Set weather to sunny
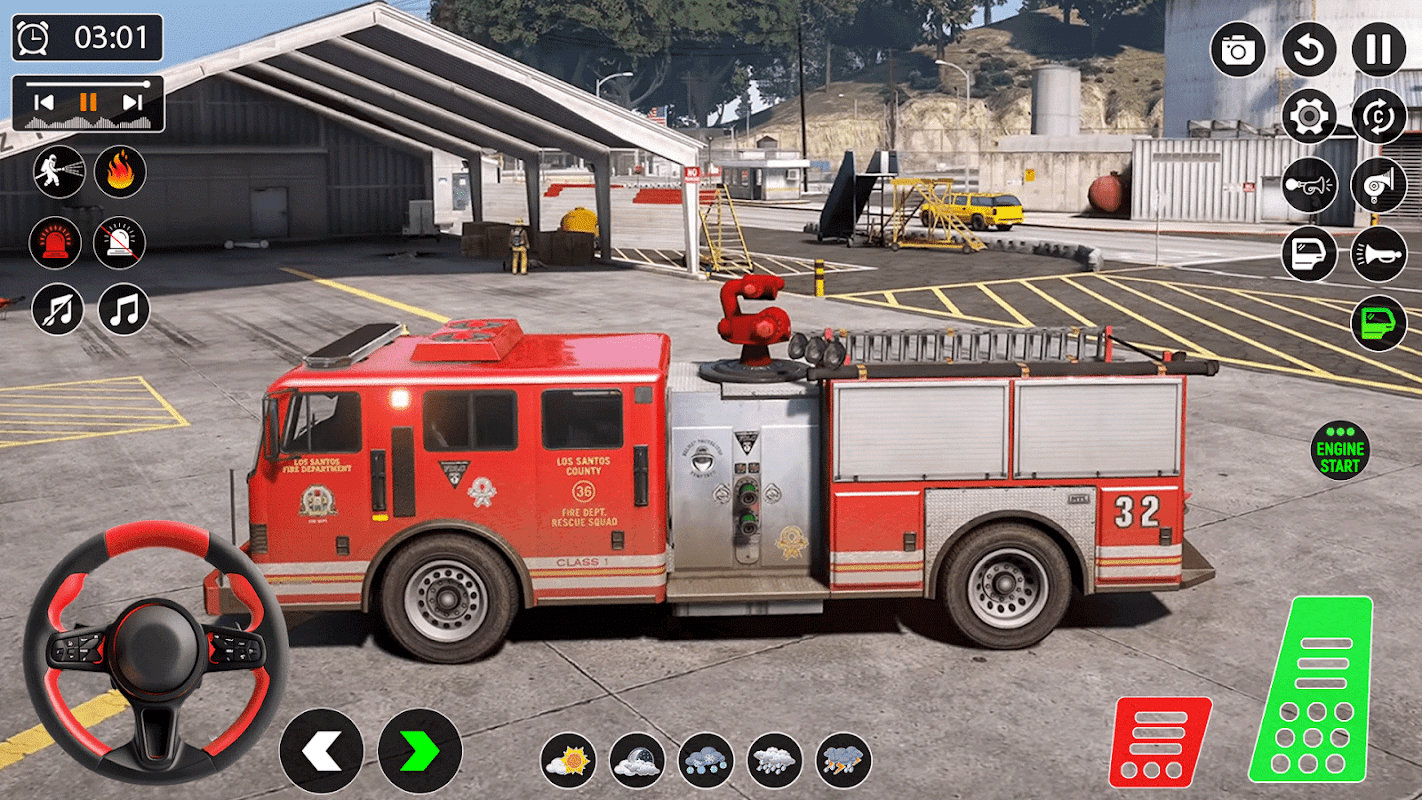 pyautogui.click(x=569, y=760)
